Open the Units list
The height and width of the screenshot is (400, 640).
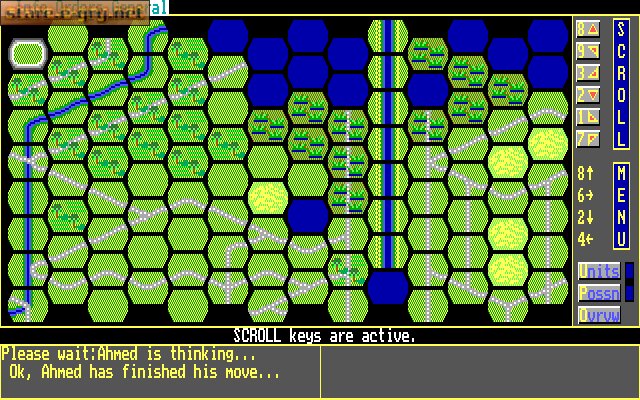click(598, 271)
